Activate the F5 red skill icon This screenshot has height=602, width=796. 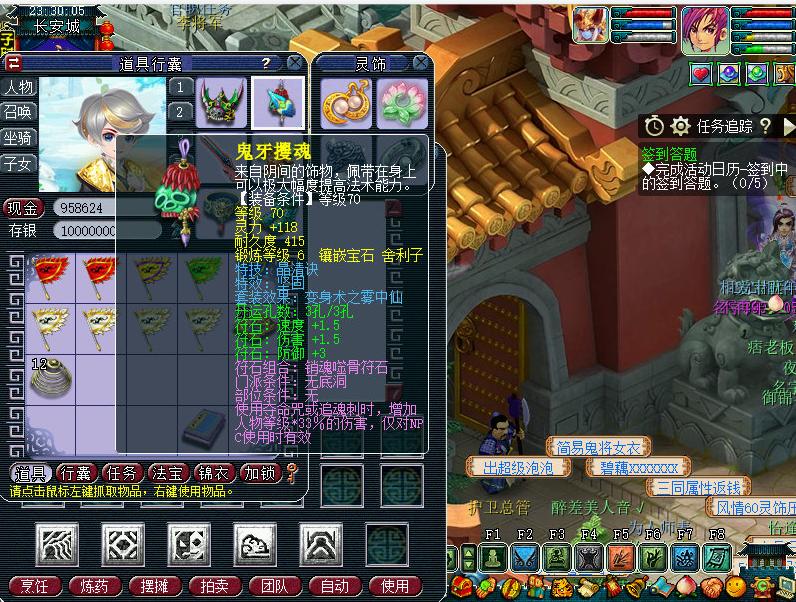coord(620,558)
